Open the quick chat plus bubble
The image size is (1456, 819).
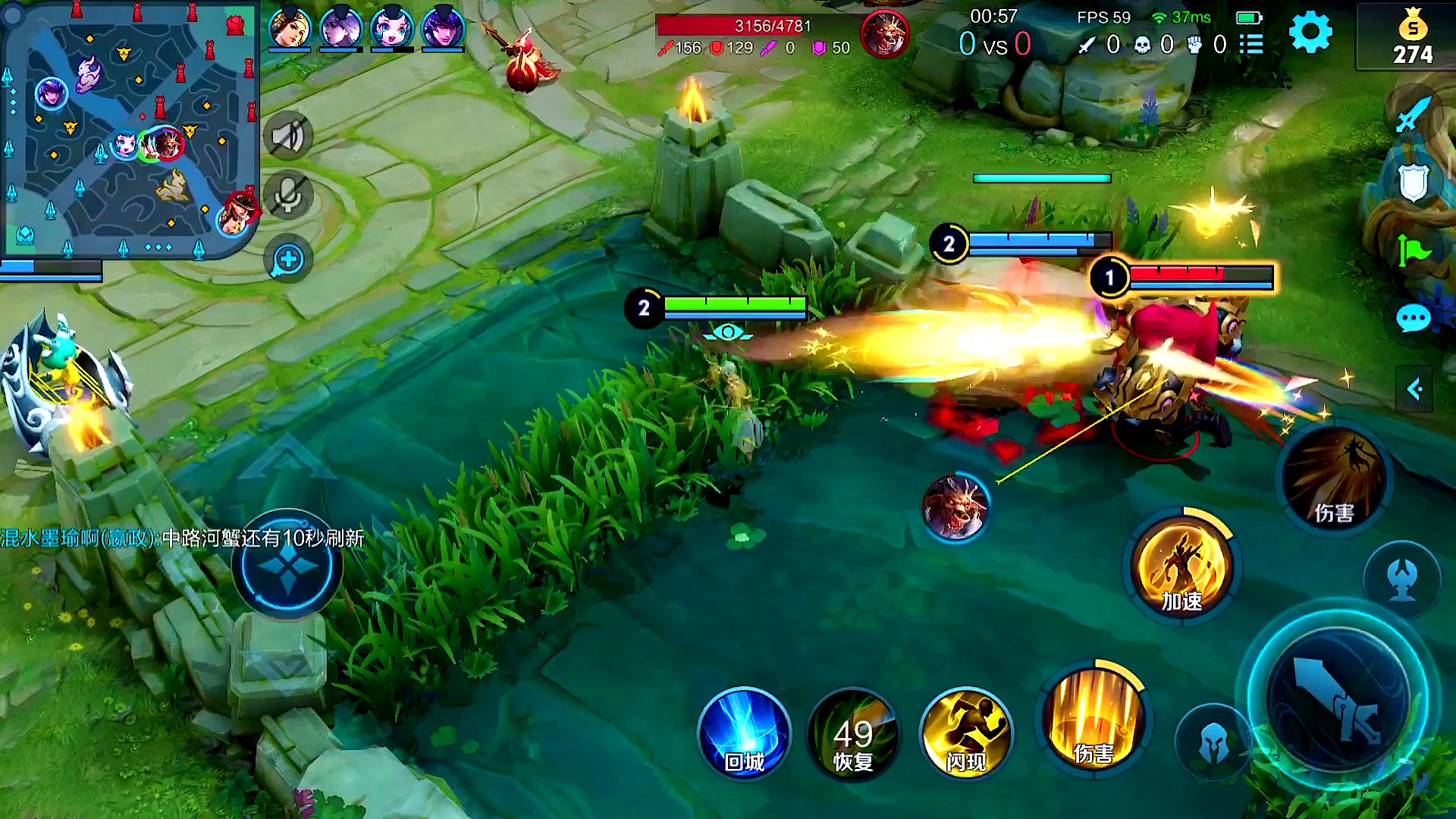288,260
